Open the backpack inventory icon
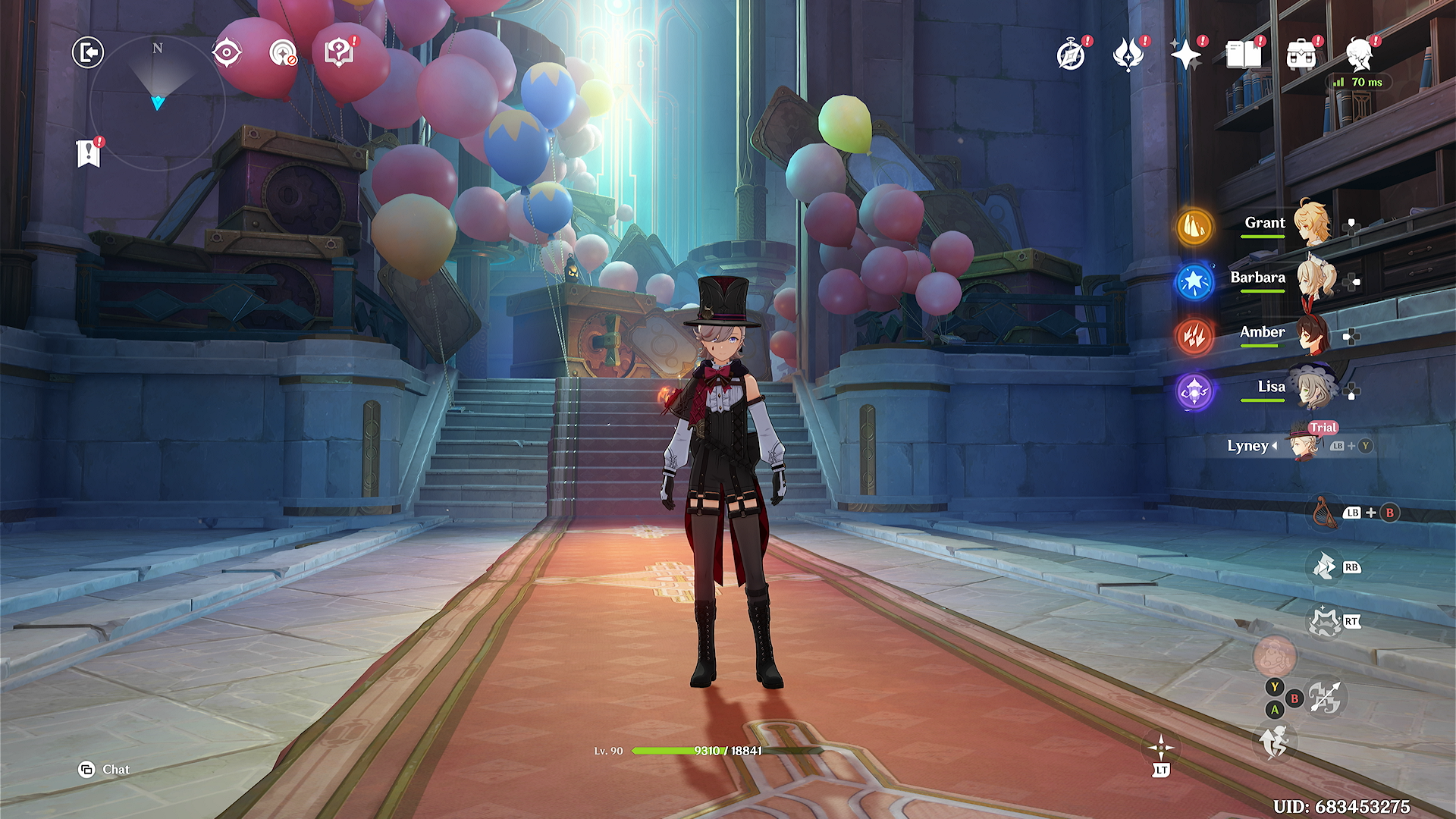This screenshot has width=1456, height=819. point(1301,55)
